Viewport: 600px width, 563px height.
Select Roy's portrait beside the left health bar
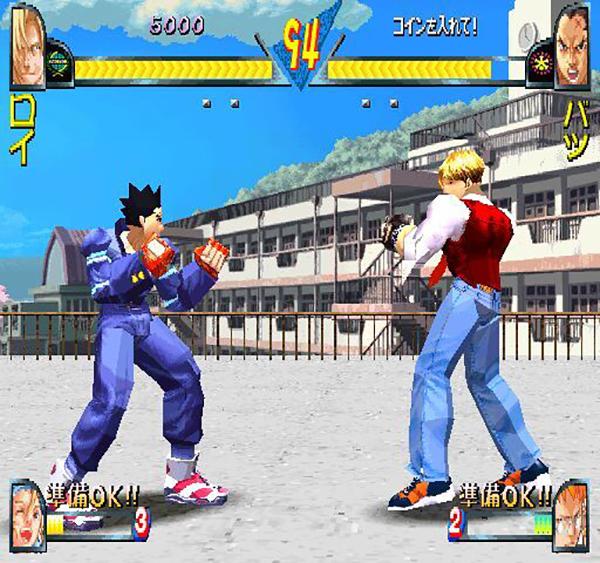[26, 45]
